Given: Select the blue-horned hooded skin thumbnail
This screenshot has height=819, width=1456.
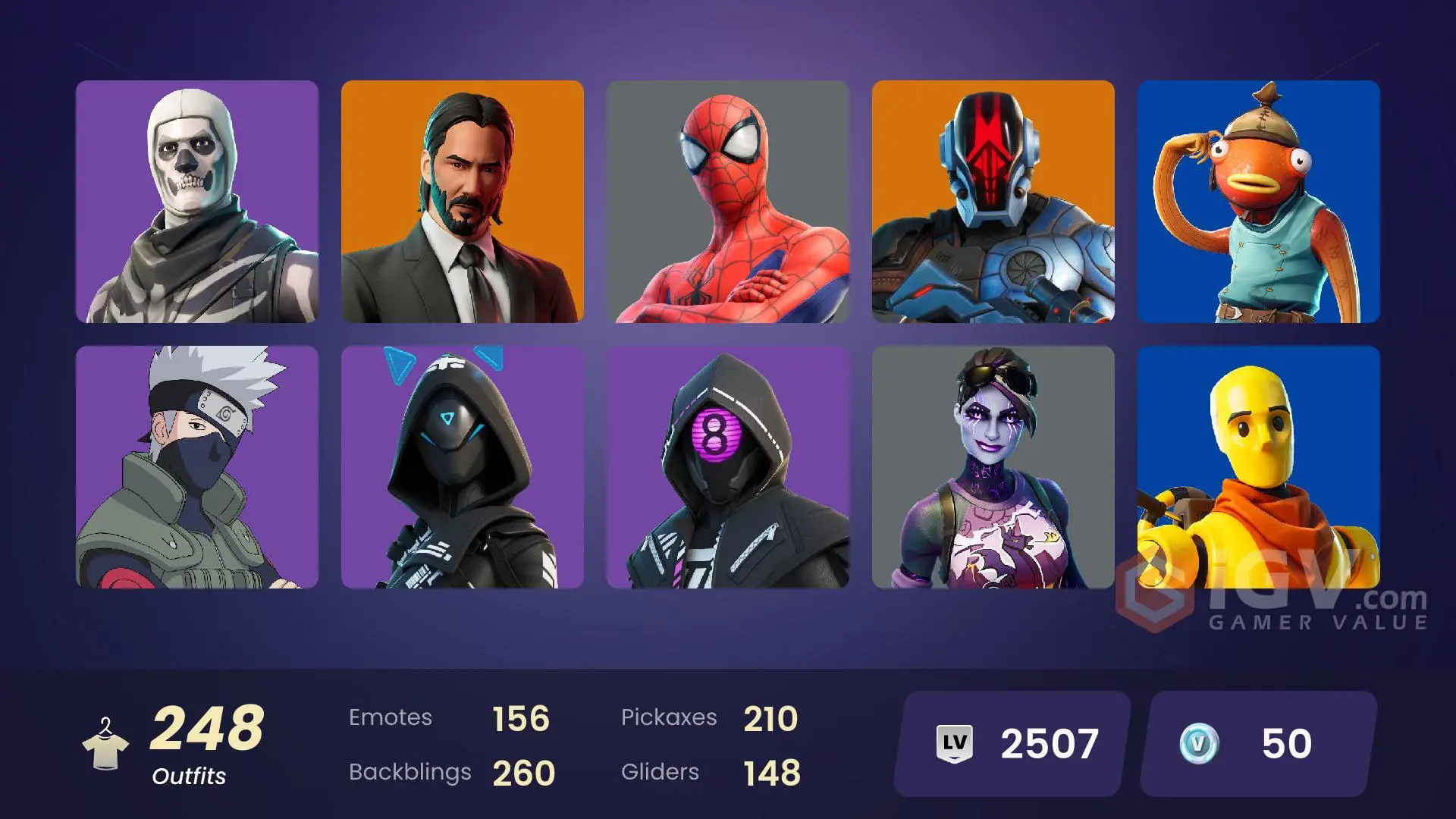Looking at the screenshot, I should pos(463,466).
